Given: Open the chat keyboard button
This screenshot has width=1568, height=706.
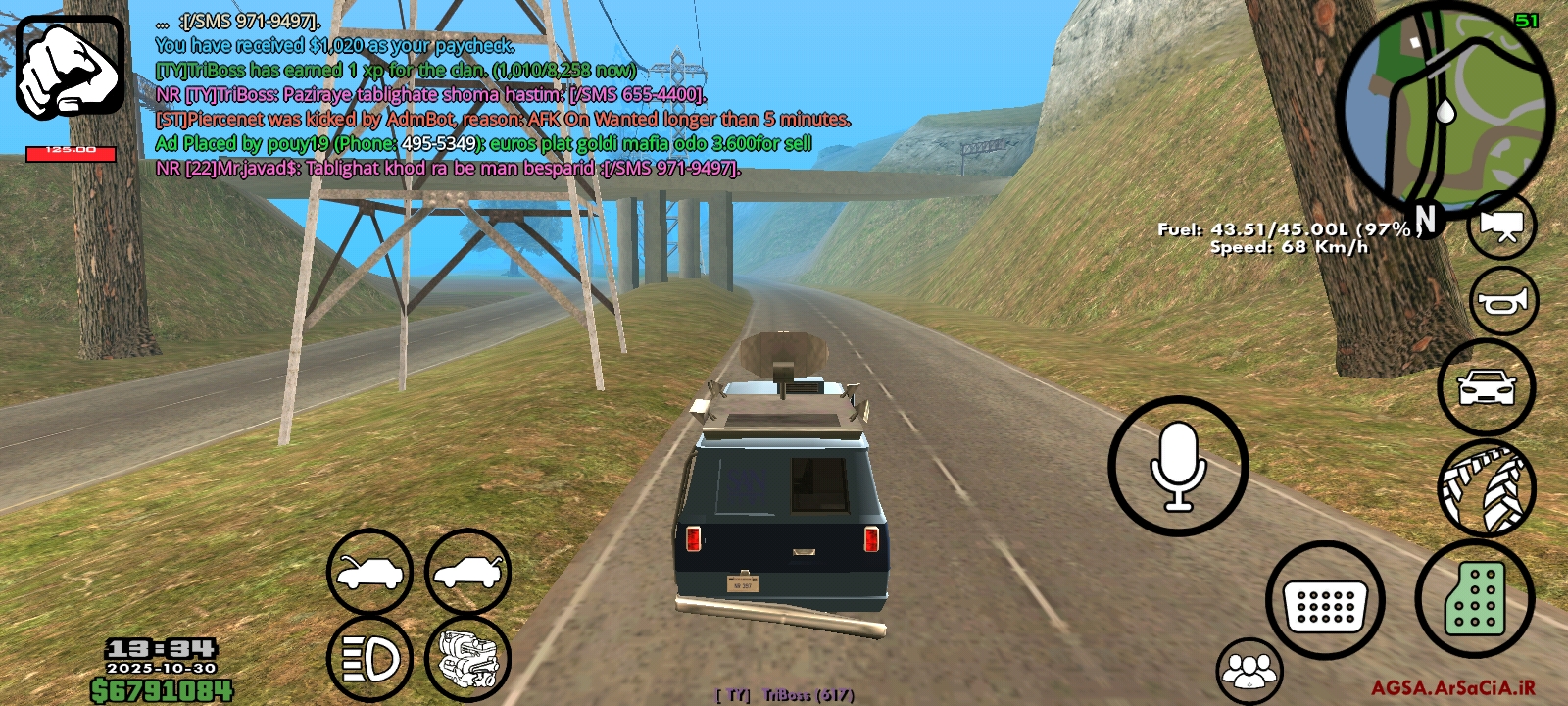Looking at the screenshot, I should pos(1325,601).
